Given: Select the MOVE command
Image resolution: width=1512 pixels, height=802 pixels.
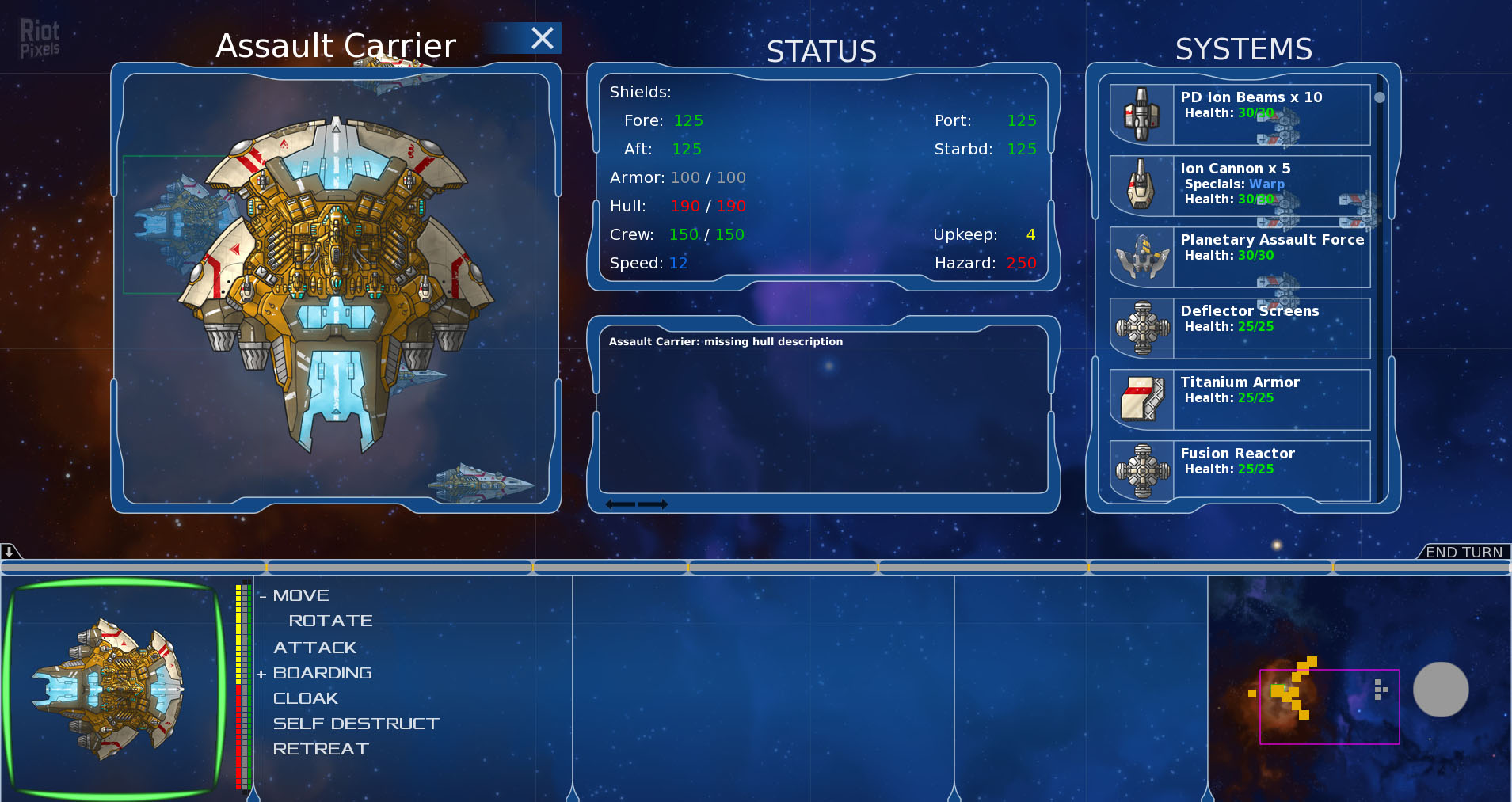Looking at the screenshot, I should click(301, 595).
